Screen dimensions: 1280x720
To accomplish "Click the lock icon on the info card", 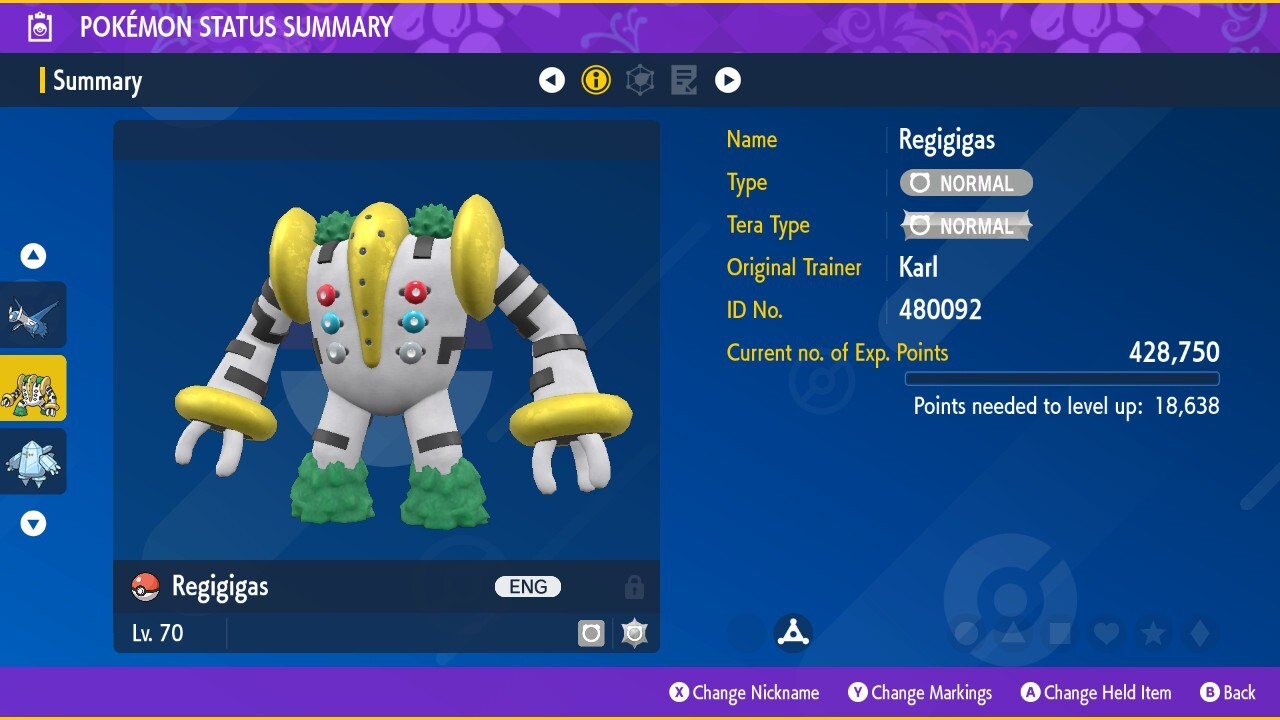I will pos(634,586).
